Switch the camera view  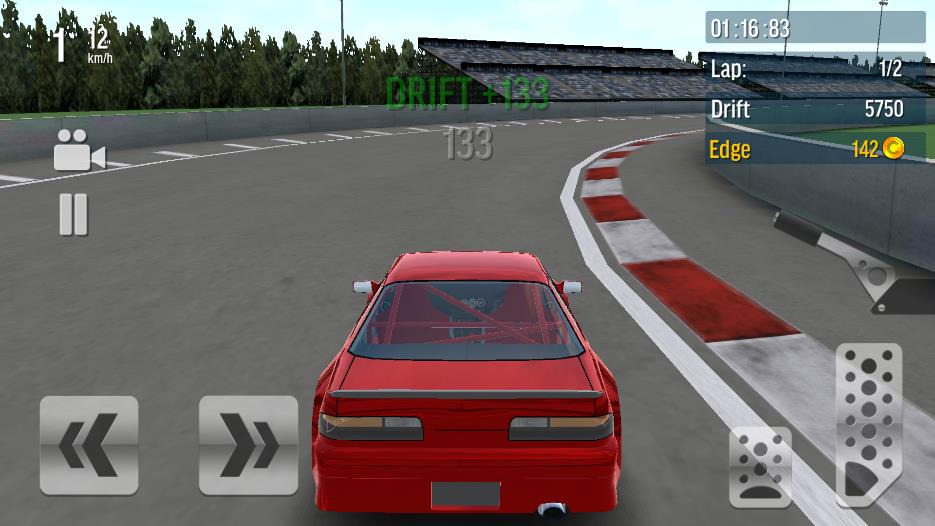79,152
